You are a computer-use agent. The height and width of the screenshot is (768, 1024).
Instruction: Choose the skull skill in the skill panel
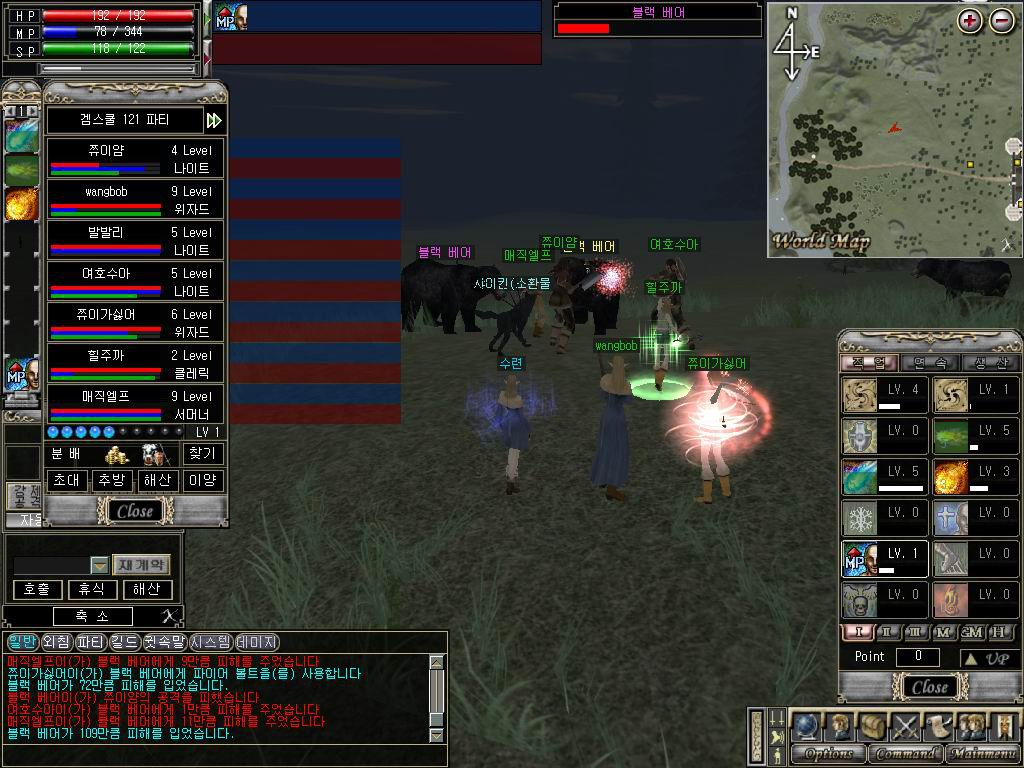click(x=860, y=600)
